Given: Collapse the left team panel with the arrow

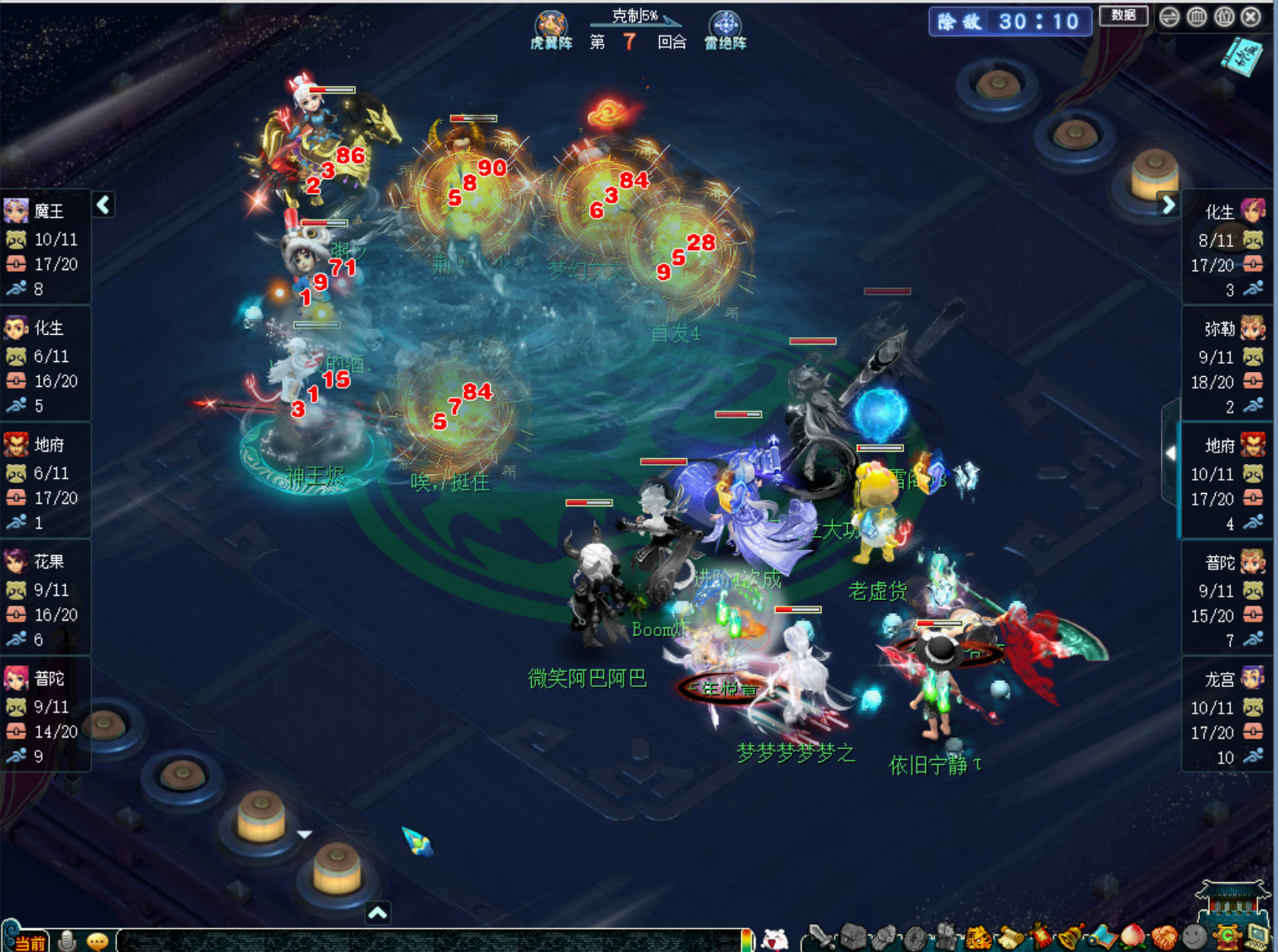Looking at the screenshot, I should 104,205.
